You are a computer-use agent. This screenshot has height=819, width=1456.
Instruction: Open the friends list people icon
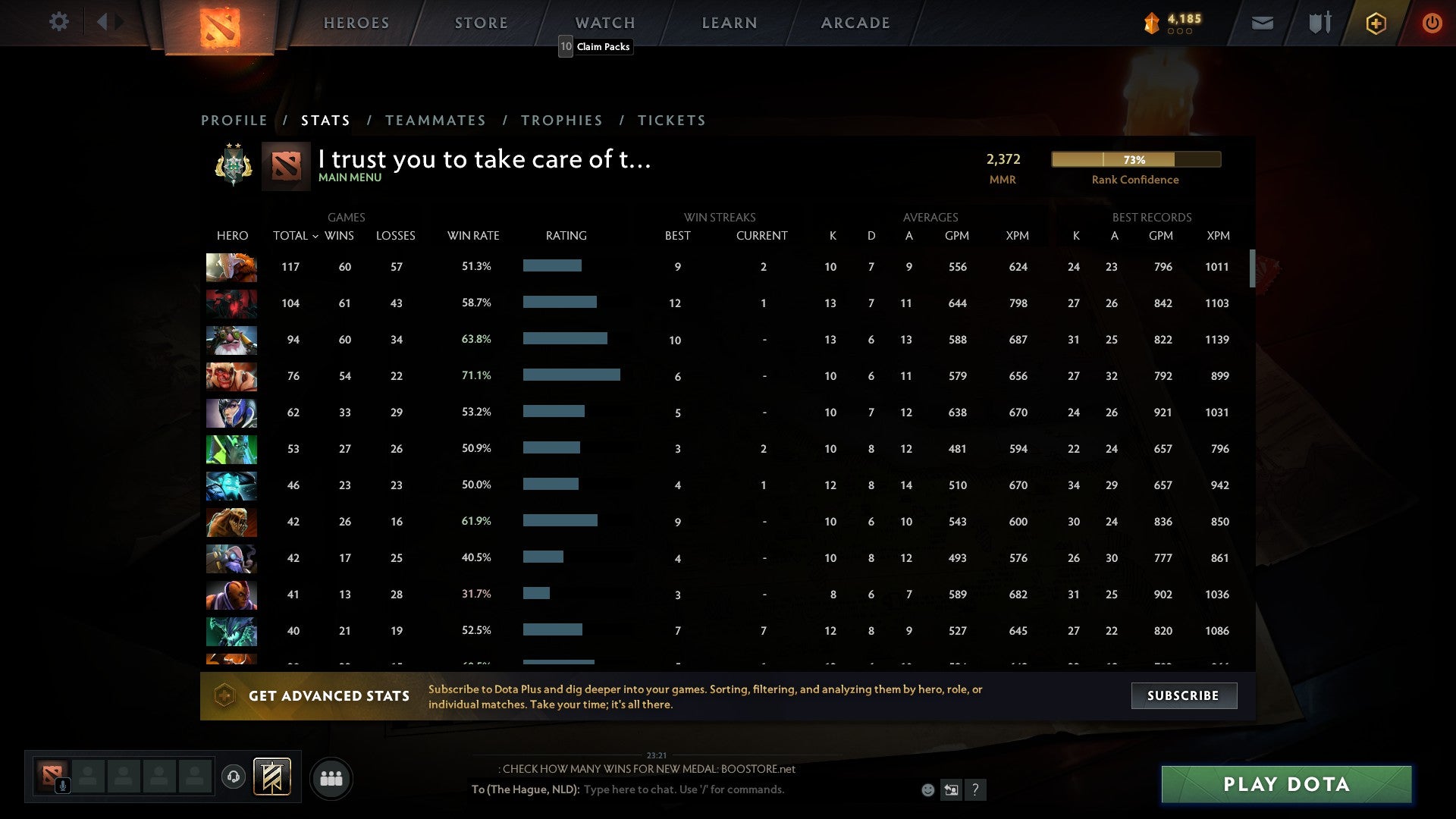tap(331, 777)
